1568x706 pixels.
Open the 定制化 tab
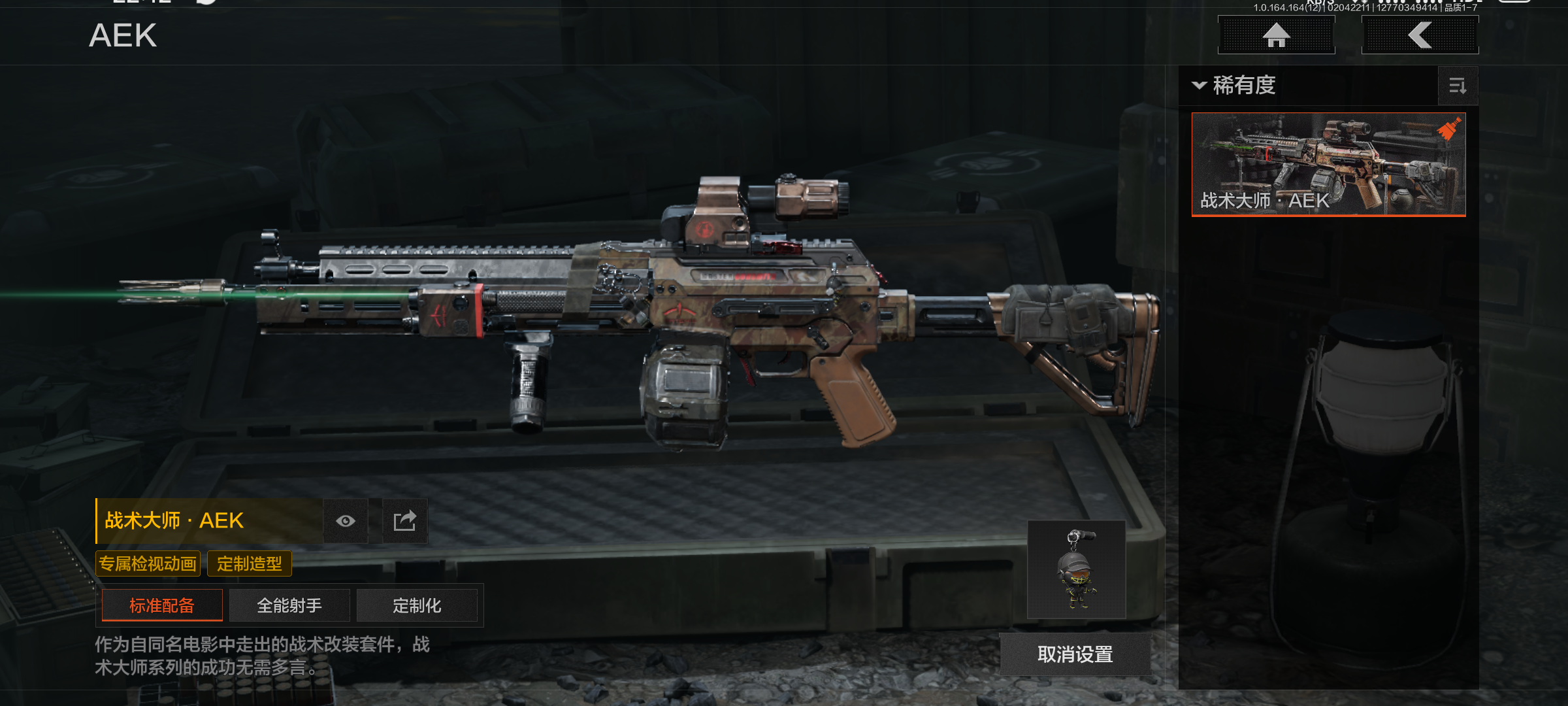tap(417, 605)
